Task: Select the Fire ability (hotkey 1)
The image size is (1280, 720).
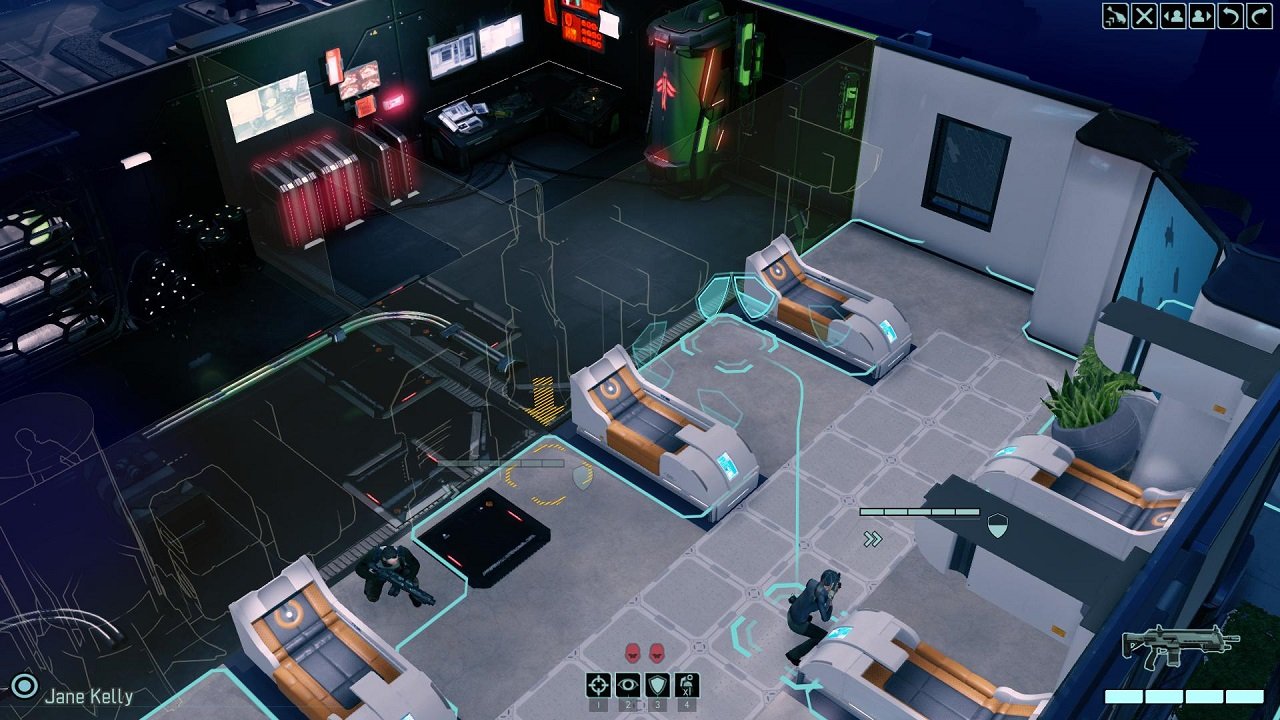Action: click(598, 685)
